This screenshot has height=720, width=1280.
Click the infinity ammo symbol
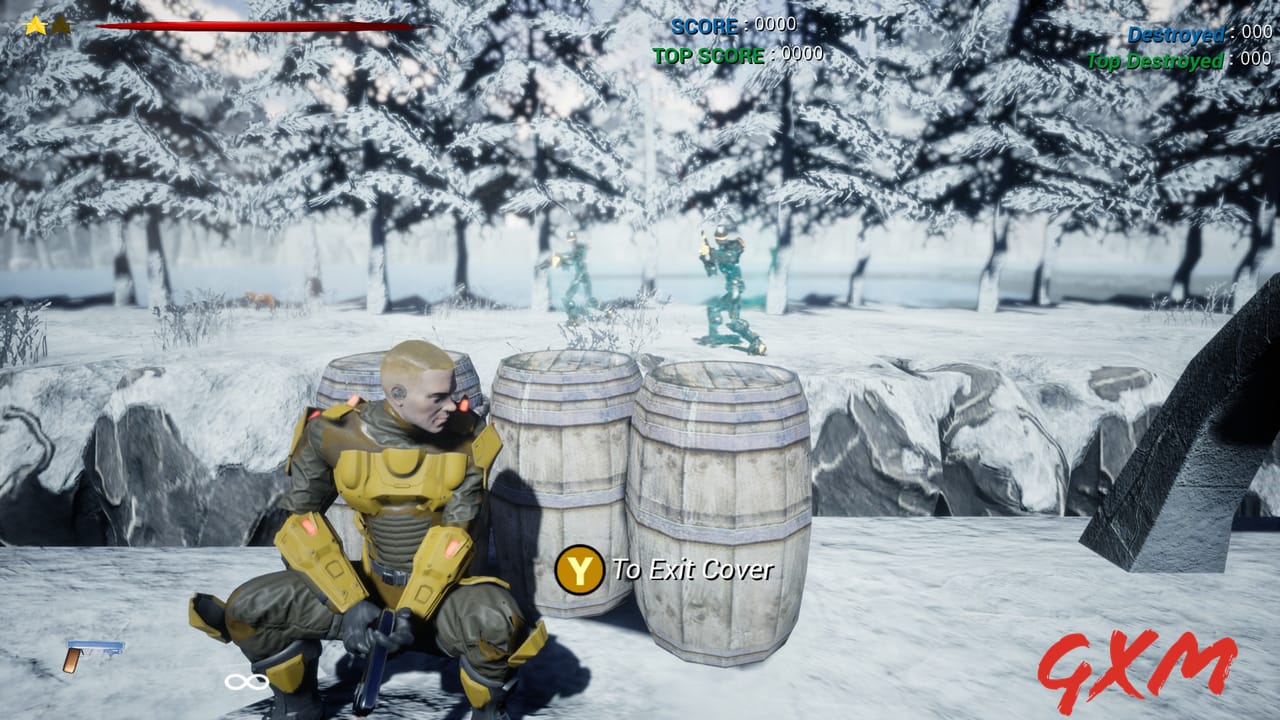point(244,683)
